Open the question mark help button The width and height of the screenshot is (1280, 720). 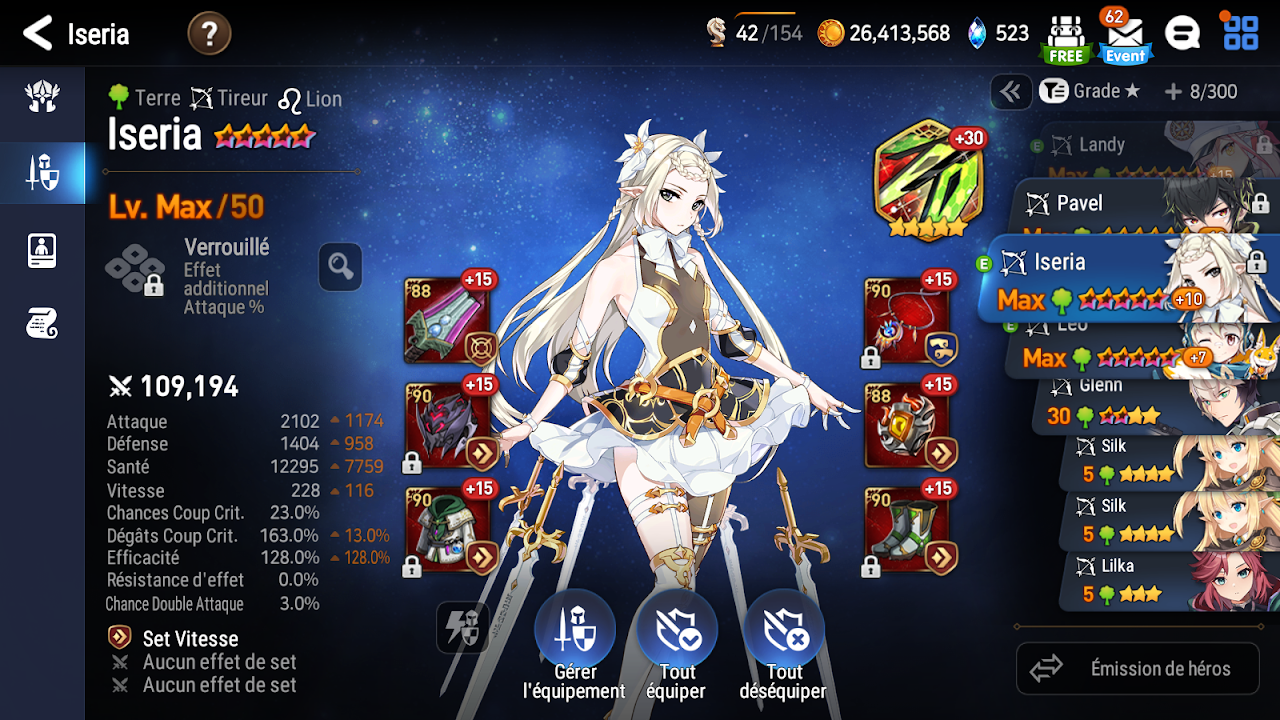(x=209, y=34)
